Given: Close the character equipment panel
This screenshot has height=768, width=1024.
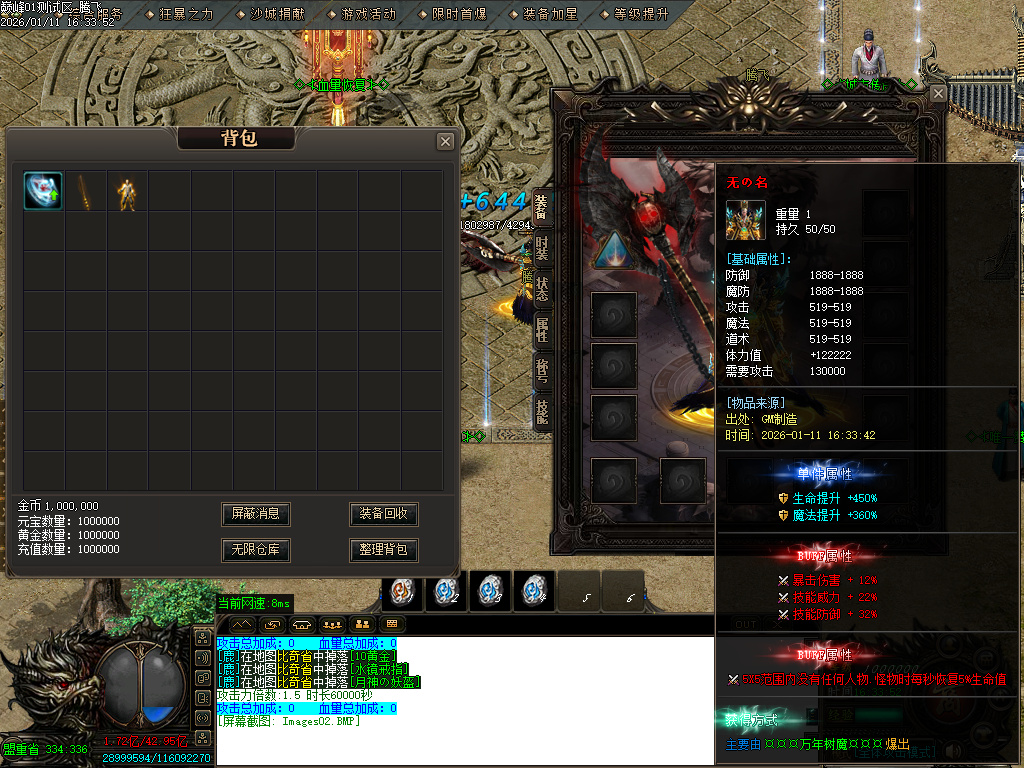Looking at the screenshot, I should [937, 93].
